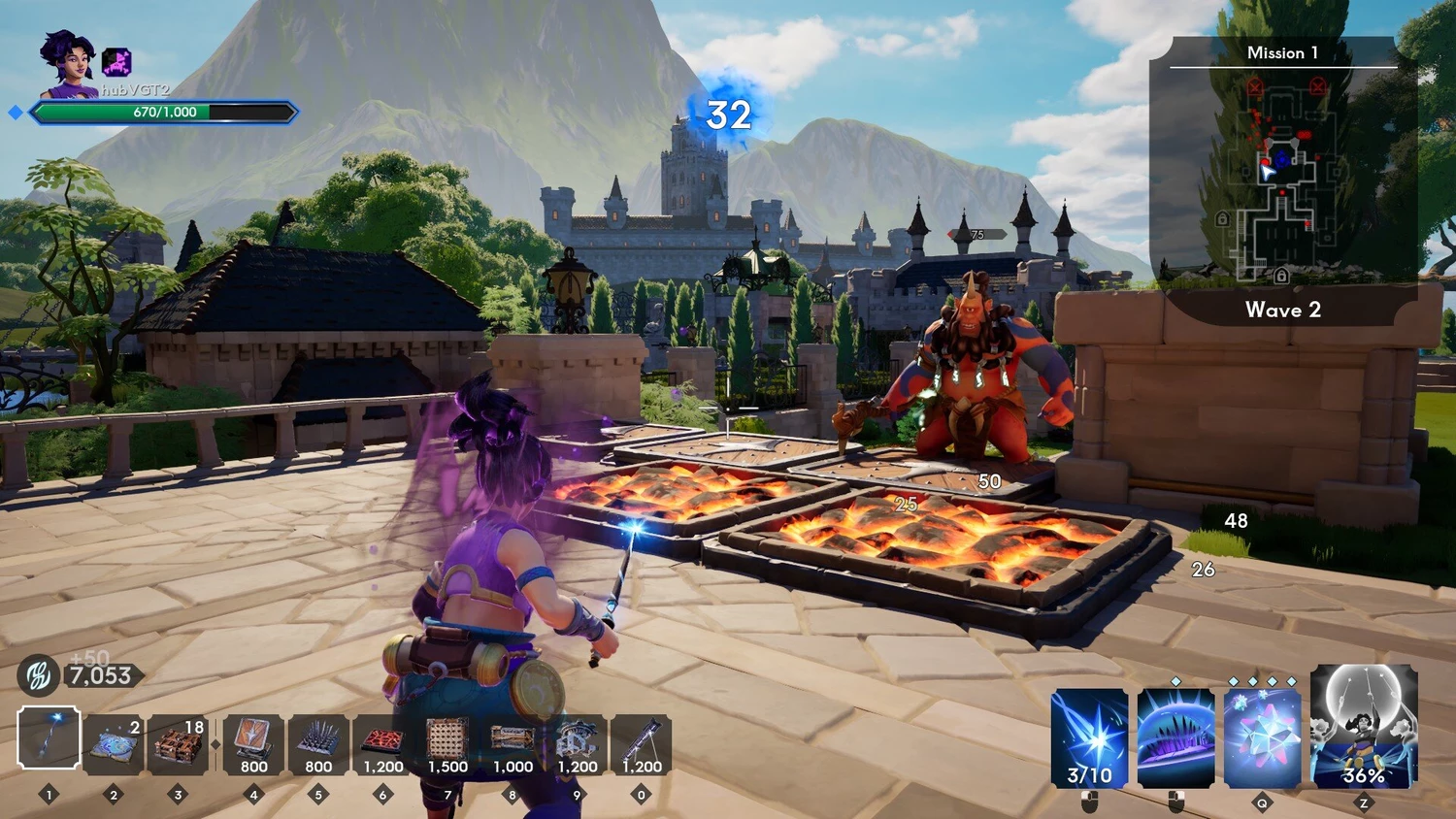
Task: Choose the blue rune trap with 2 charges
Action: [x=114, y=744]
